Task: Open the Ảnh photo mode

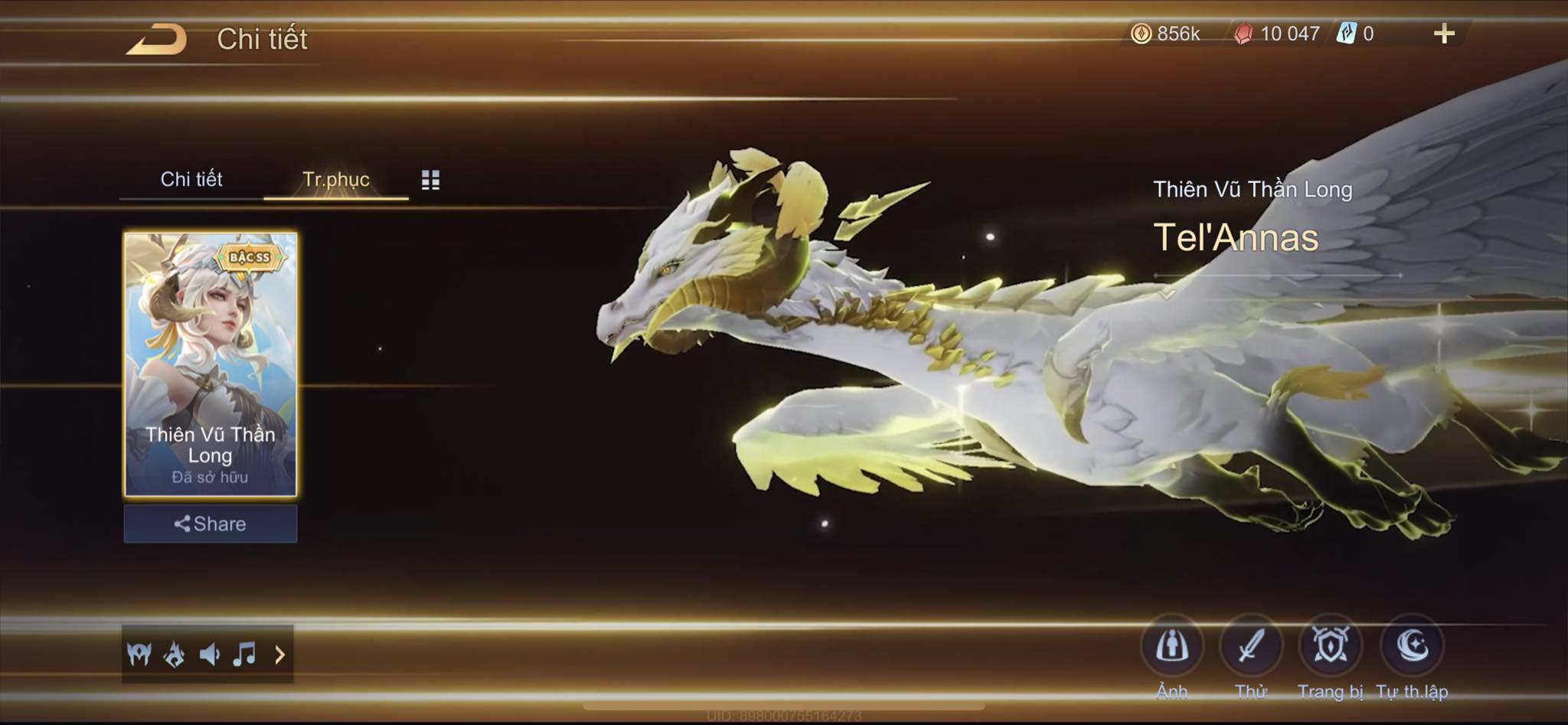Action: click(1171, 646)
